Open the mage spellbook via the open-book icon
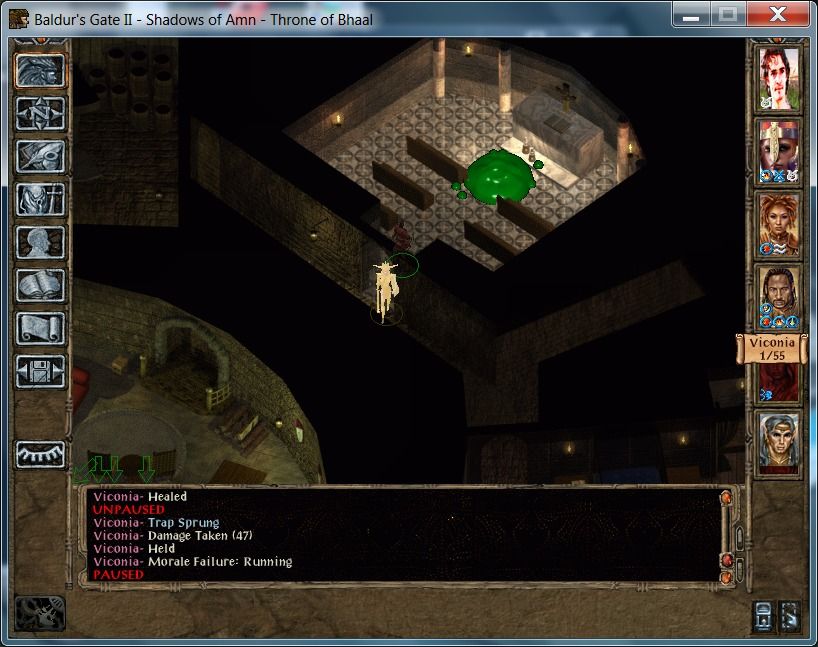 tap(41, 286)
